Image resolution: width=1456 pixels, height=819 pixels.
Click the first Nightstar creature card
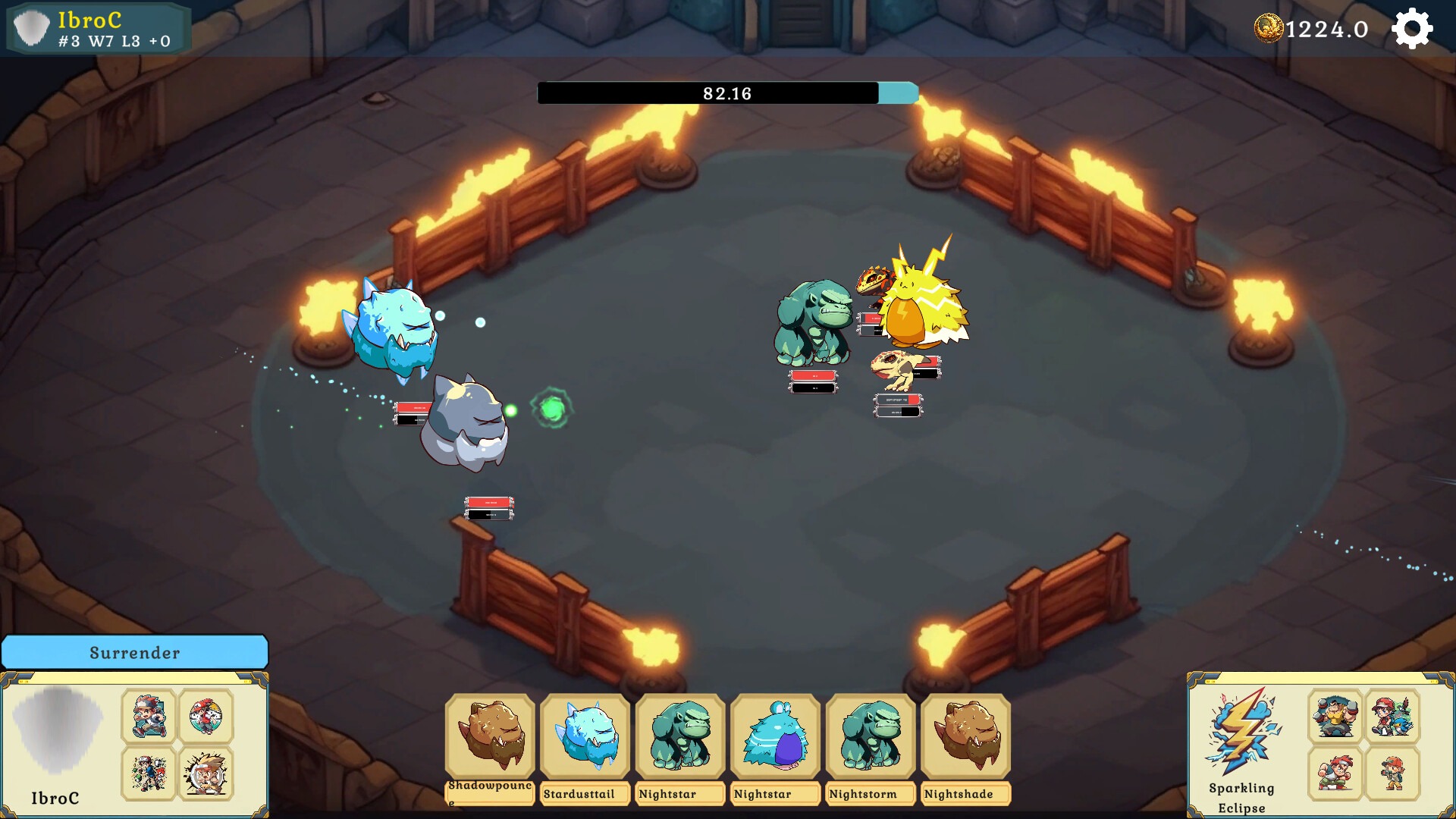click(680, 736)
